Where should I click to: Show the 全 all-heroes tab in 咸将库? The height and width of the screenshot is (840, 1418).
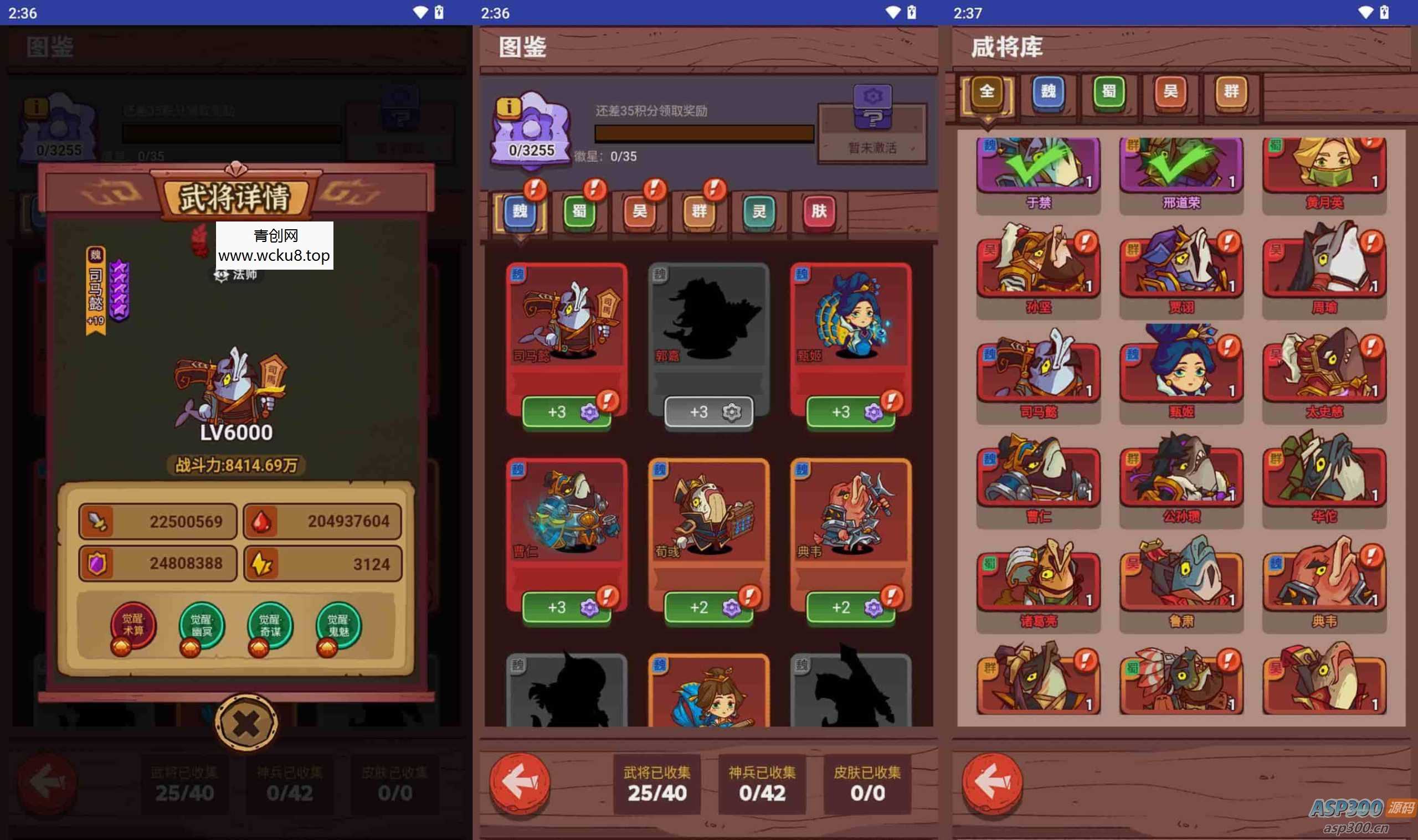987,92
